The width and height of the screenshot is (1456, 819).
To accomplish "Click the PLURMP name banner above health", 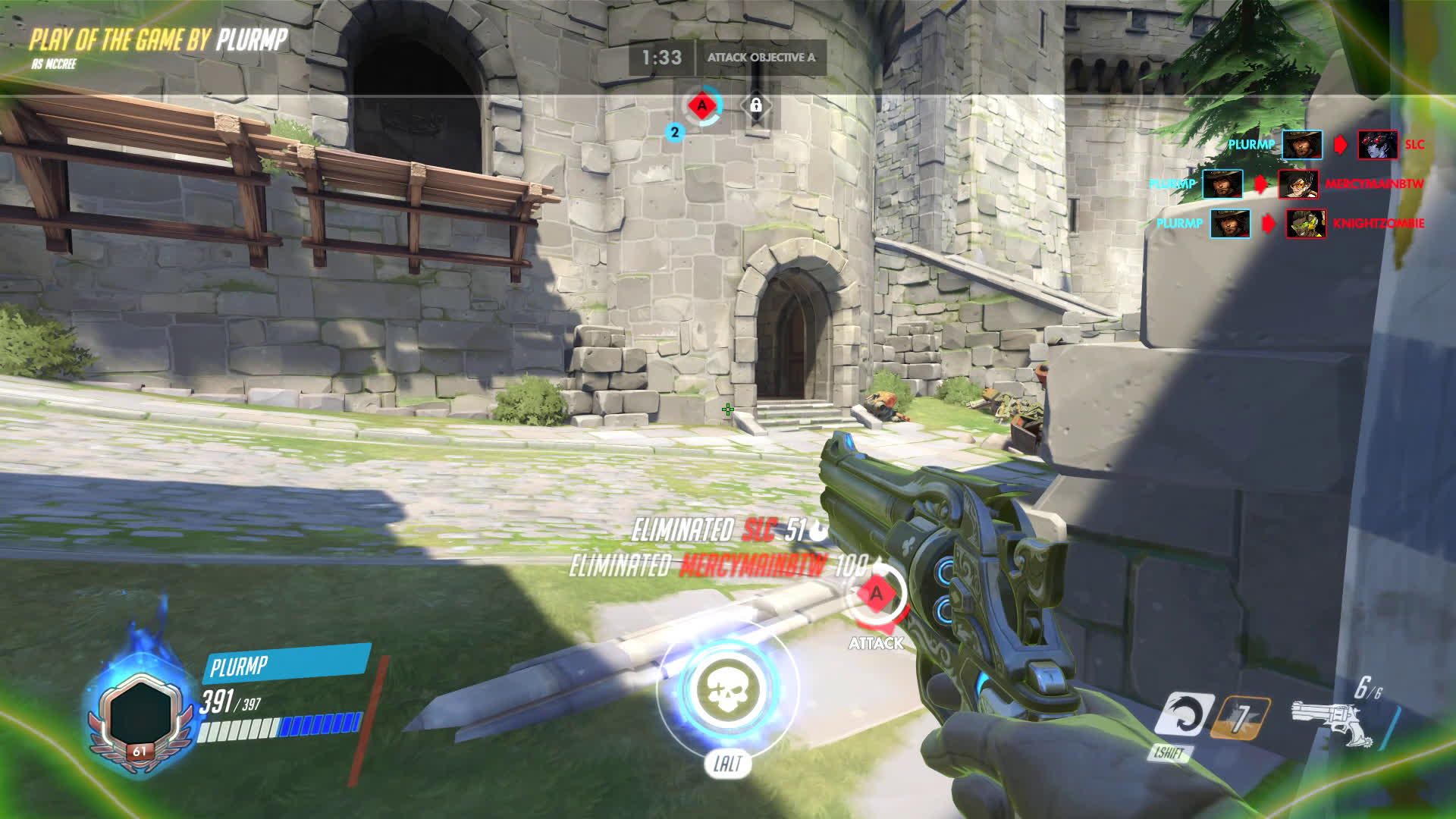I will [x=285, y=665].
